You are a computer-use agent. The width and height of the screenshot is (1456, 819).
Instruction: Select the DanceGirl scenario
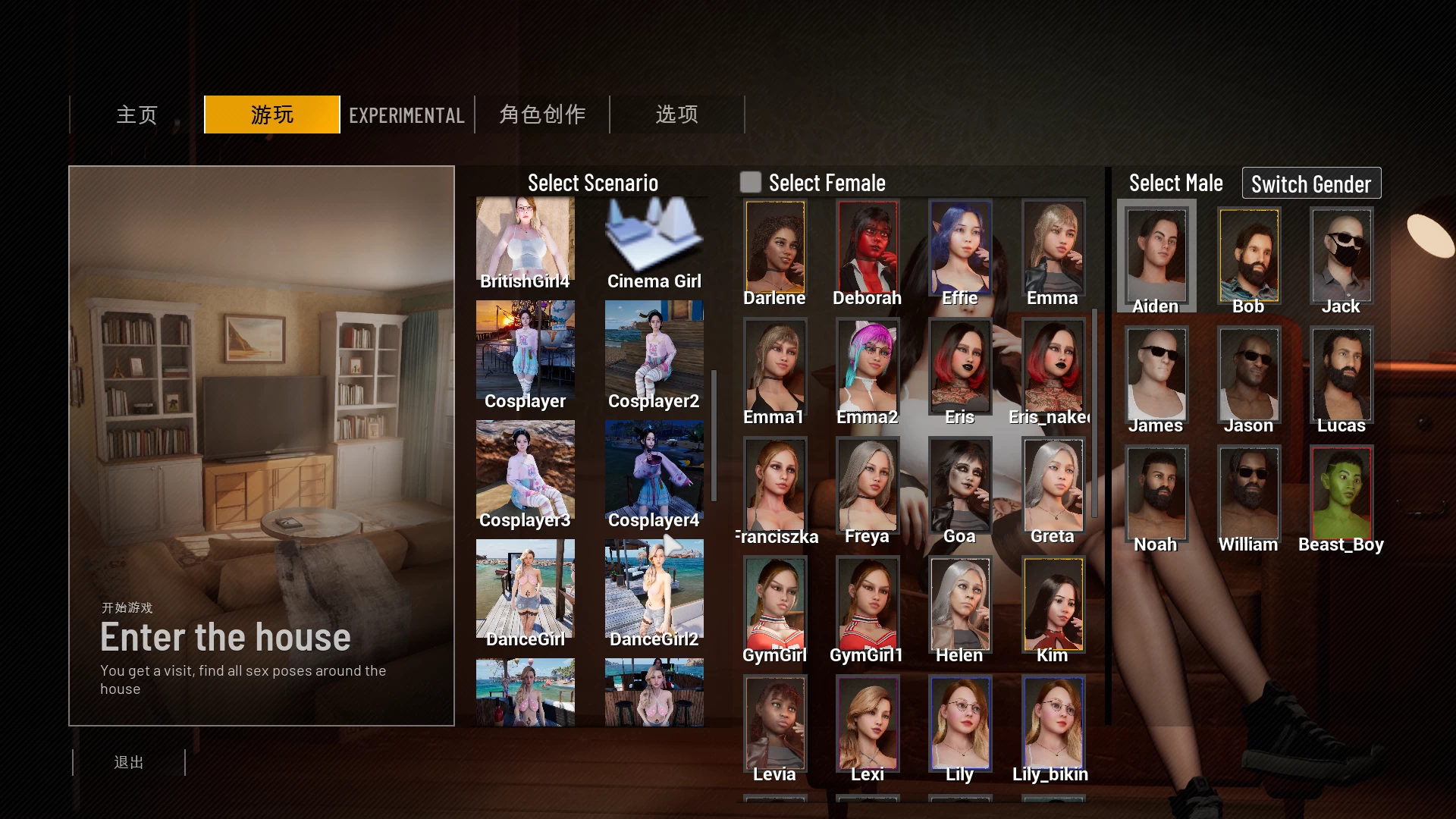pos(525,588)
